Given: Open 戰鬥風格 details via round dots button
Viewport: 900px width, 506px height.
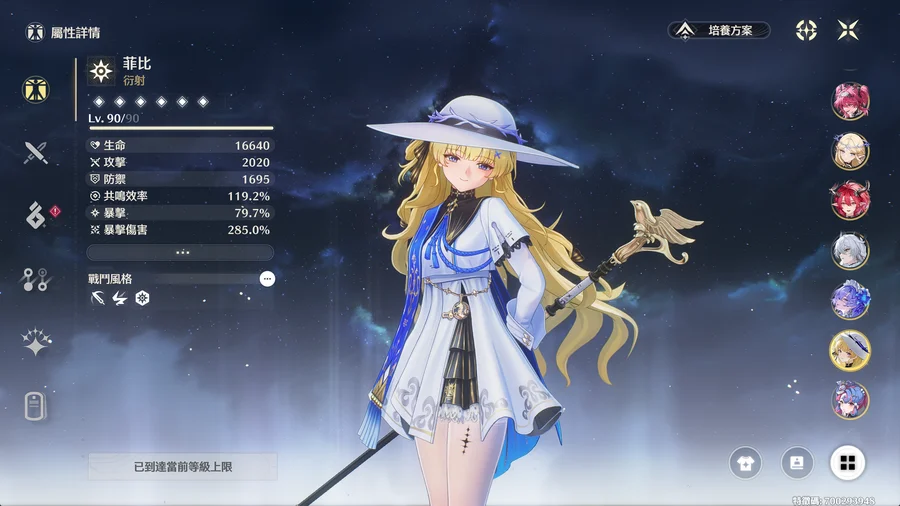Looking at the screenshot, I should pyautogui.click(x=267, y=279).
